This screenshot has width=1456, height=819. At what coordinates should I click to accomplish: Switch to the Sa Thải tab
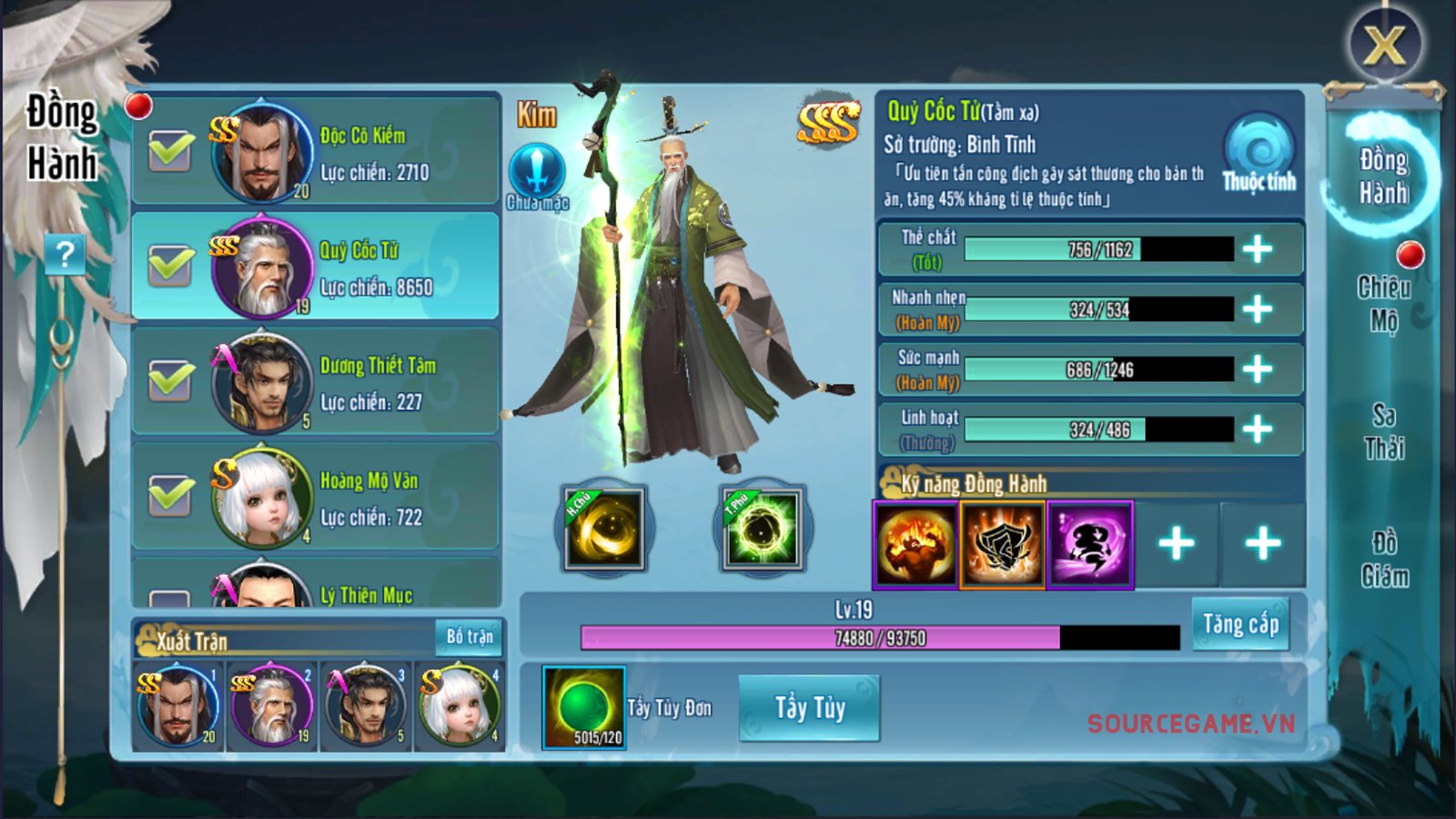(x=1384, y=431)
